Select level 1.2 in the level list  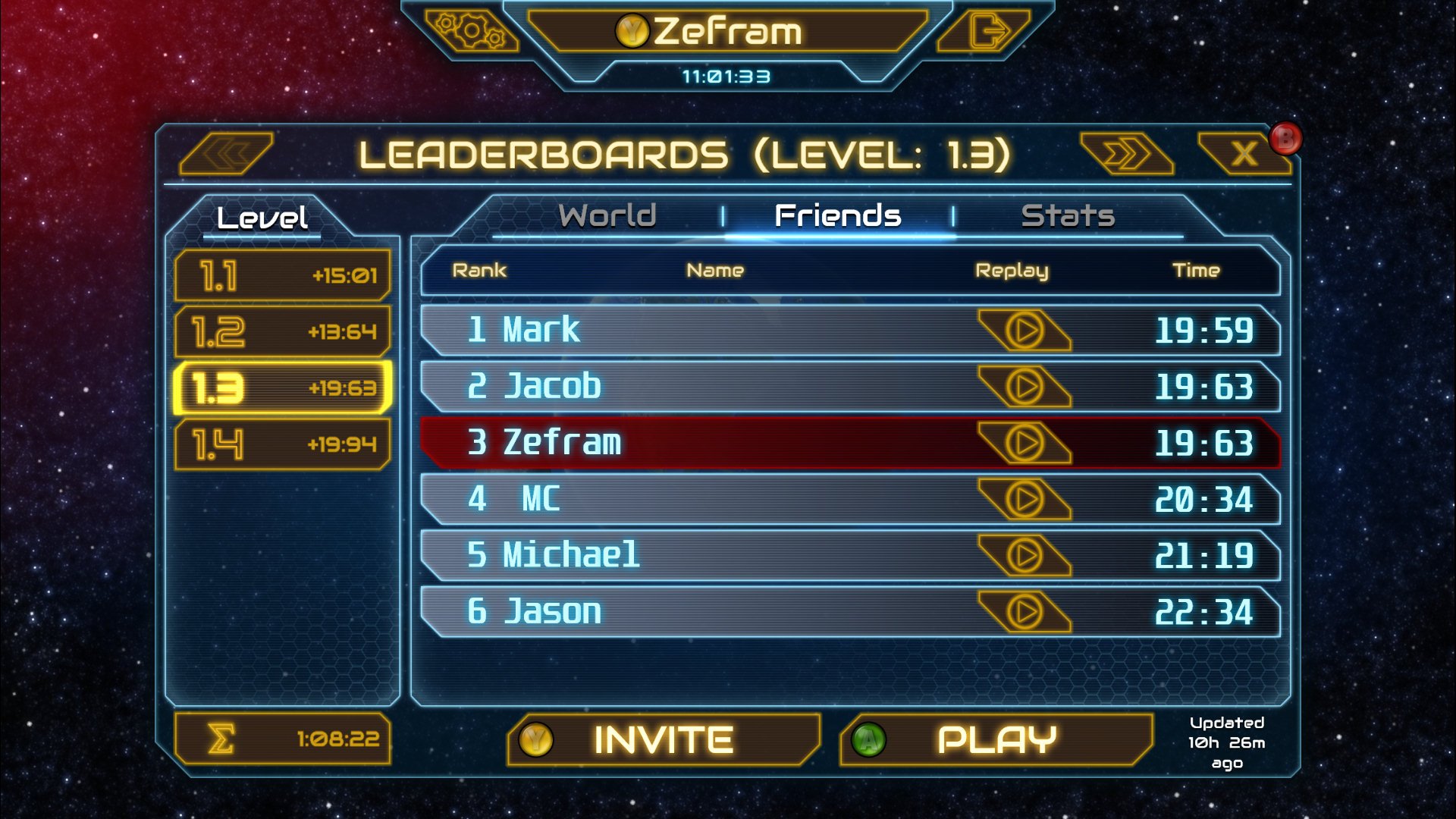pos(282,331)
